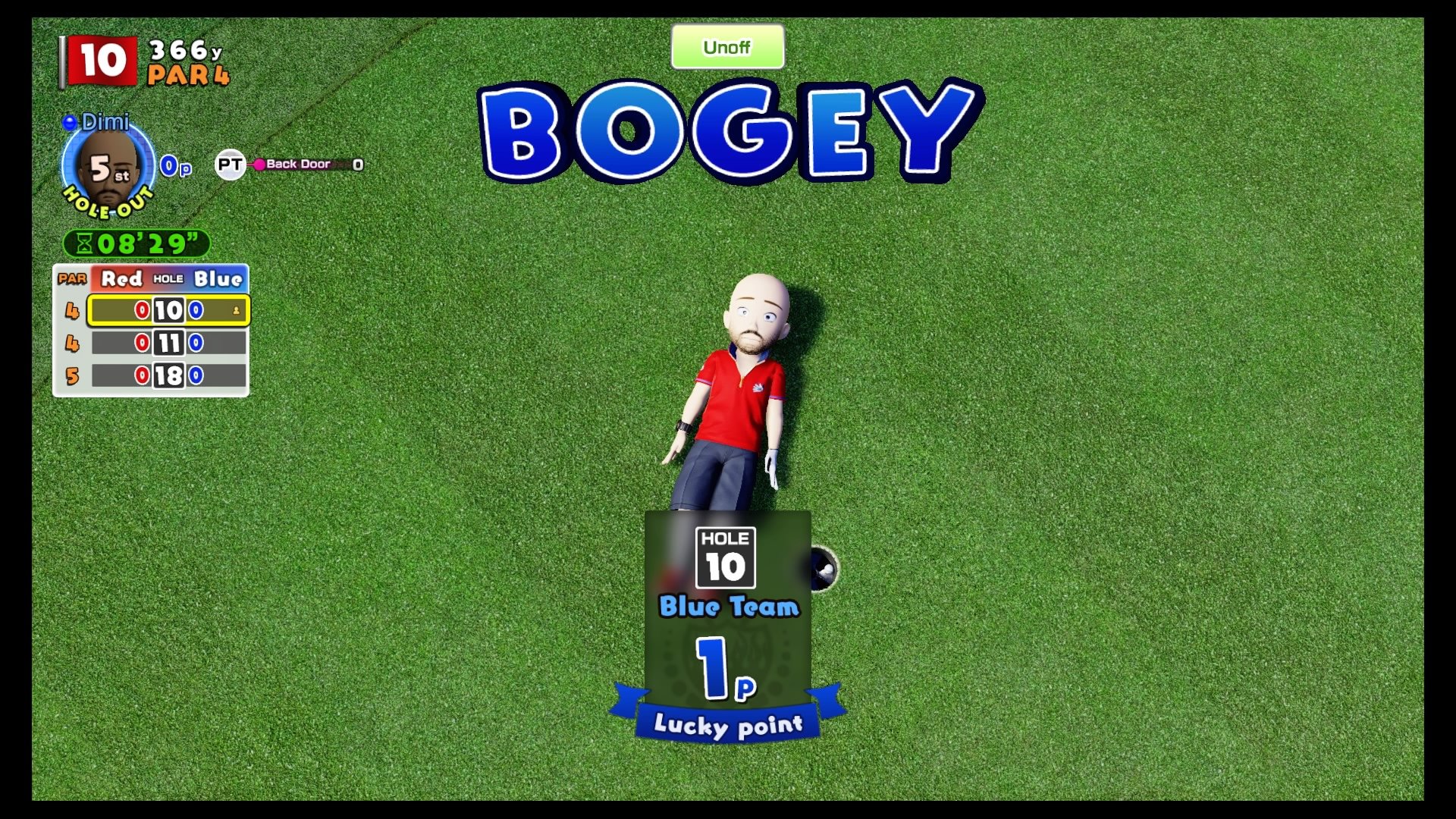1456x819 pixels.
Task: Select the Red column header
Action: 123,279
